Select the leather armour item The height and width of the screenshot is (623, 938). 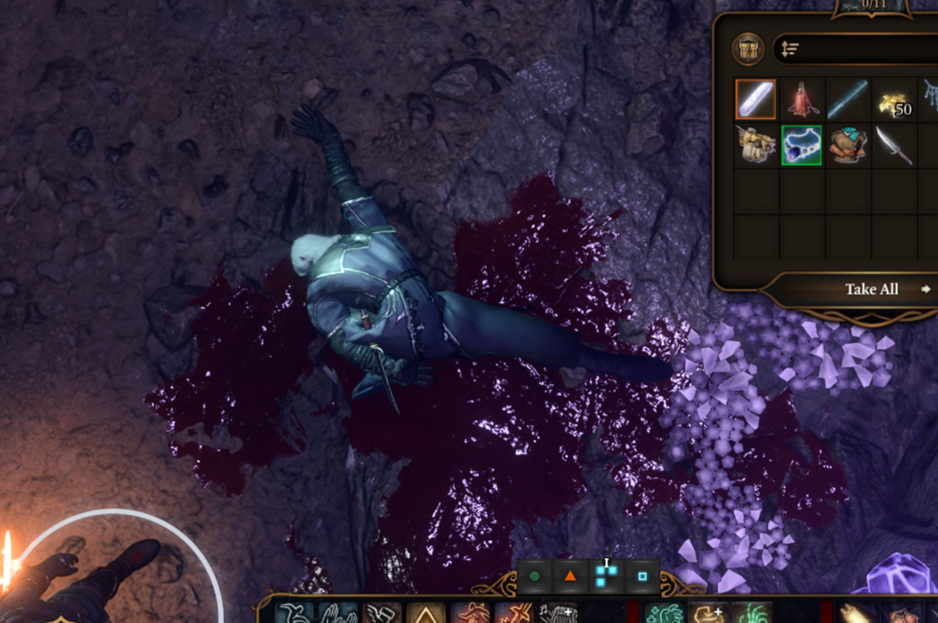tap(848, 145)
